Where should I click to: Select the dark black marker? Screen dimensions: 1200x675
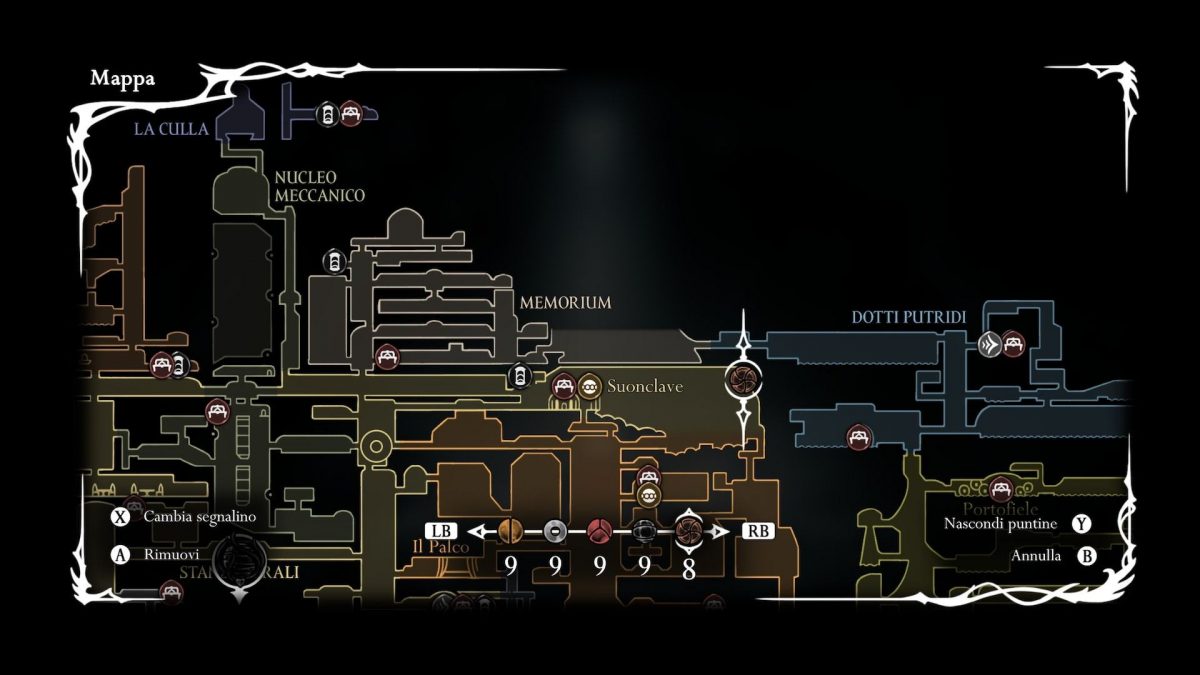pos(644,531)
